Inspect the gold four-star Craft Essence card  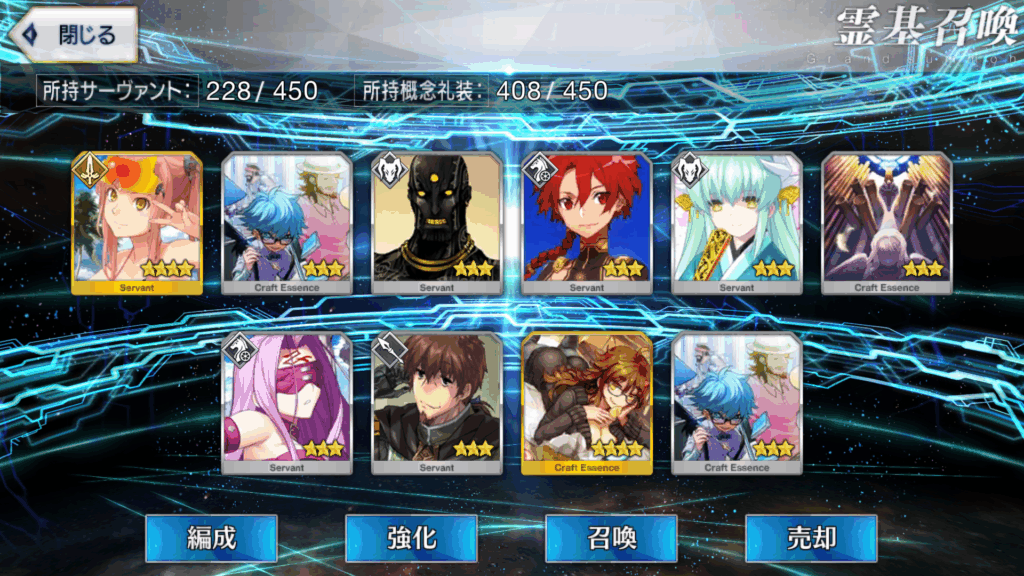point(587,402)
